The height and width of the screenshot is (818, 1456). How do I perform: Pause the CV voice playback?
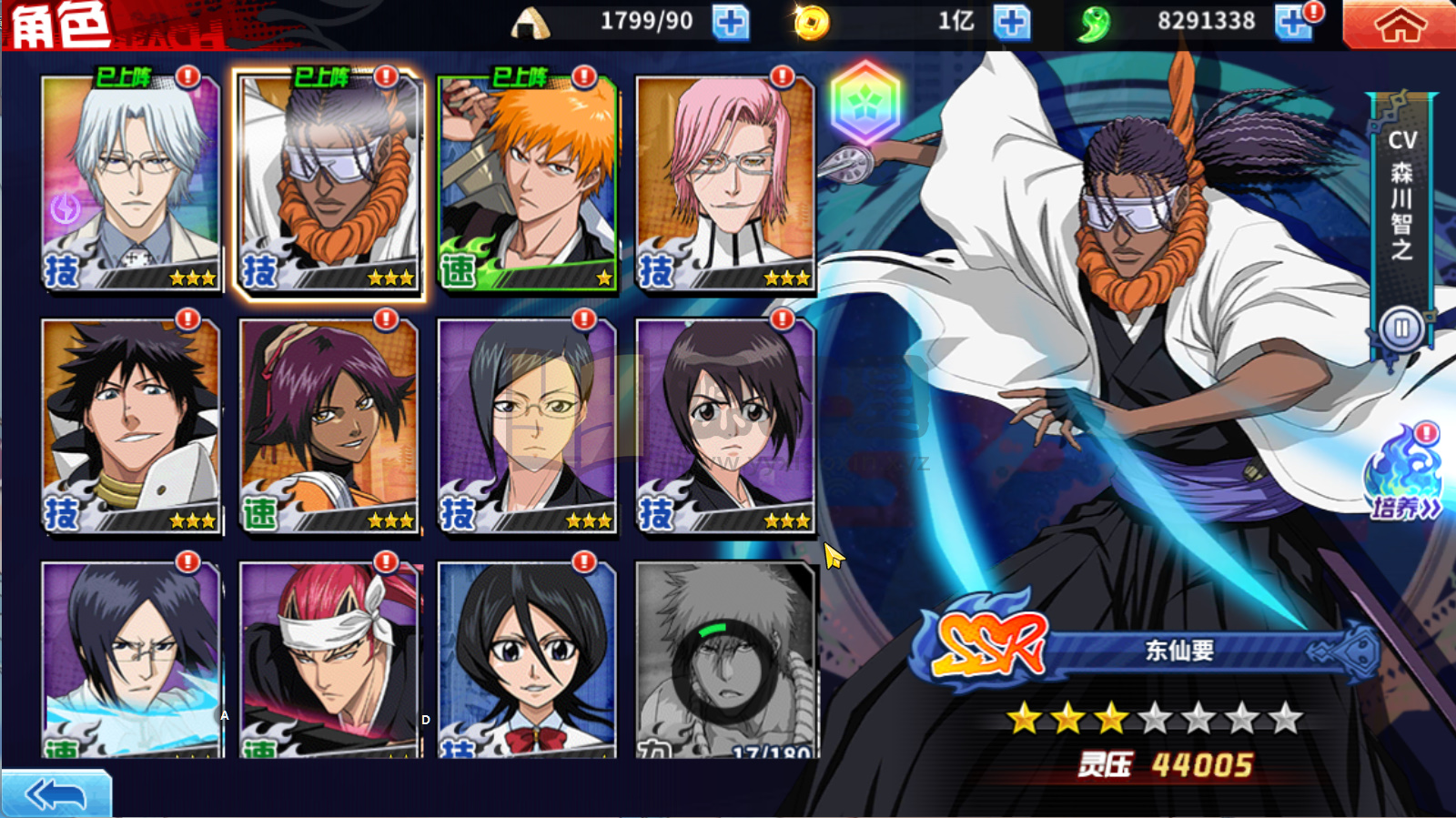point(1400,328)
